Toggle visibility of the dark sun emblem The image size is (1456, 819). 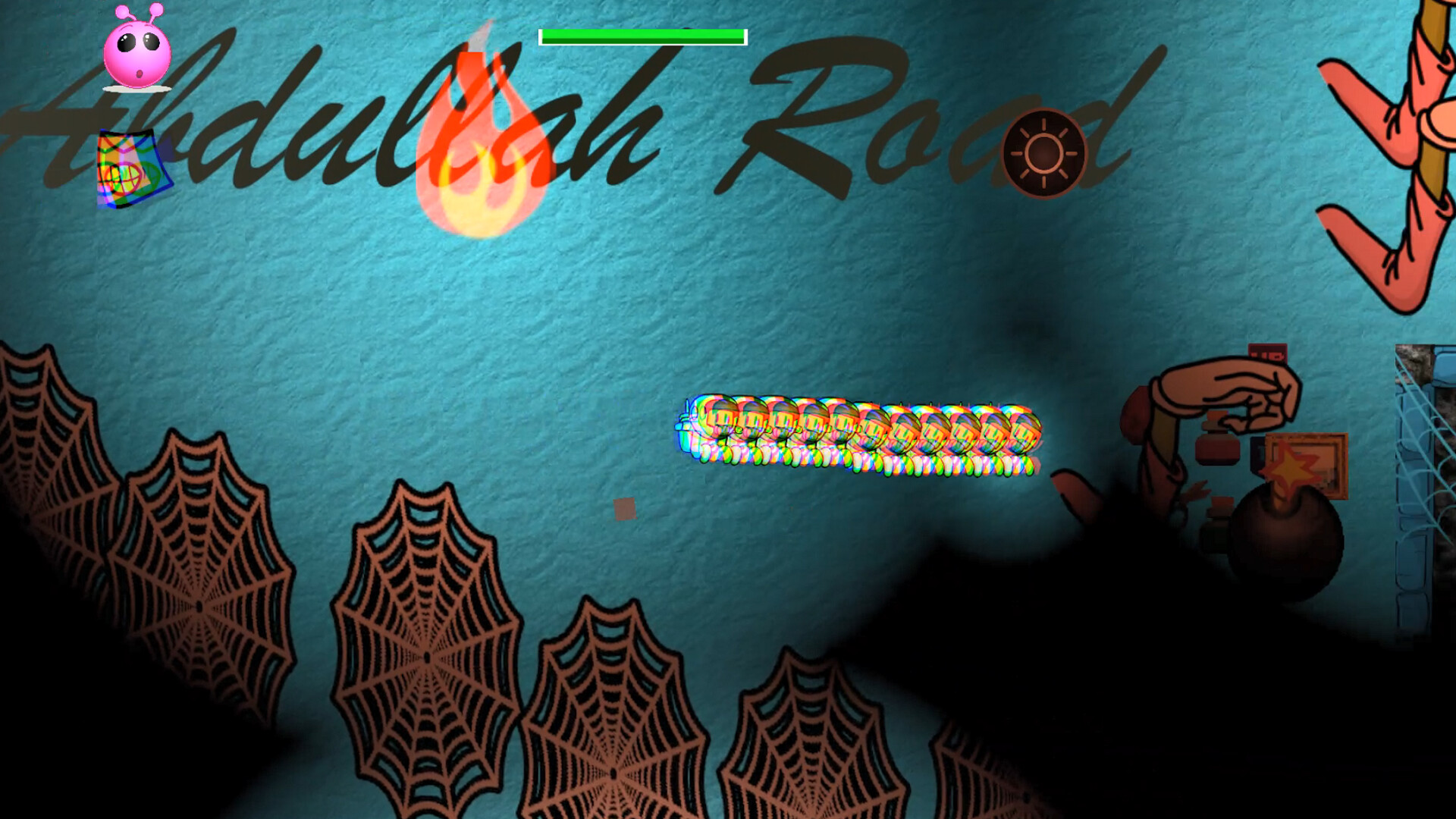point(1042,152)
